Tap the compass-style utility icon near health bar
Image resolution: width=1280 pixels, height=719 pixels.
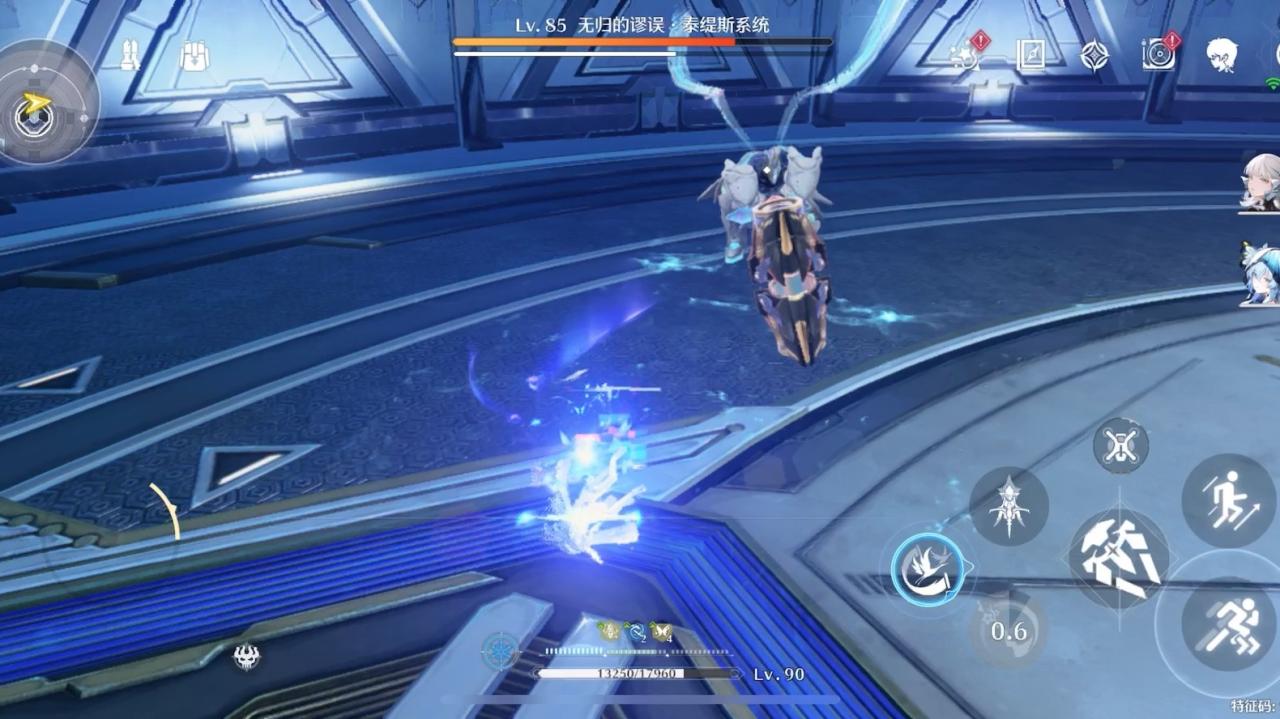[500, 651]
